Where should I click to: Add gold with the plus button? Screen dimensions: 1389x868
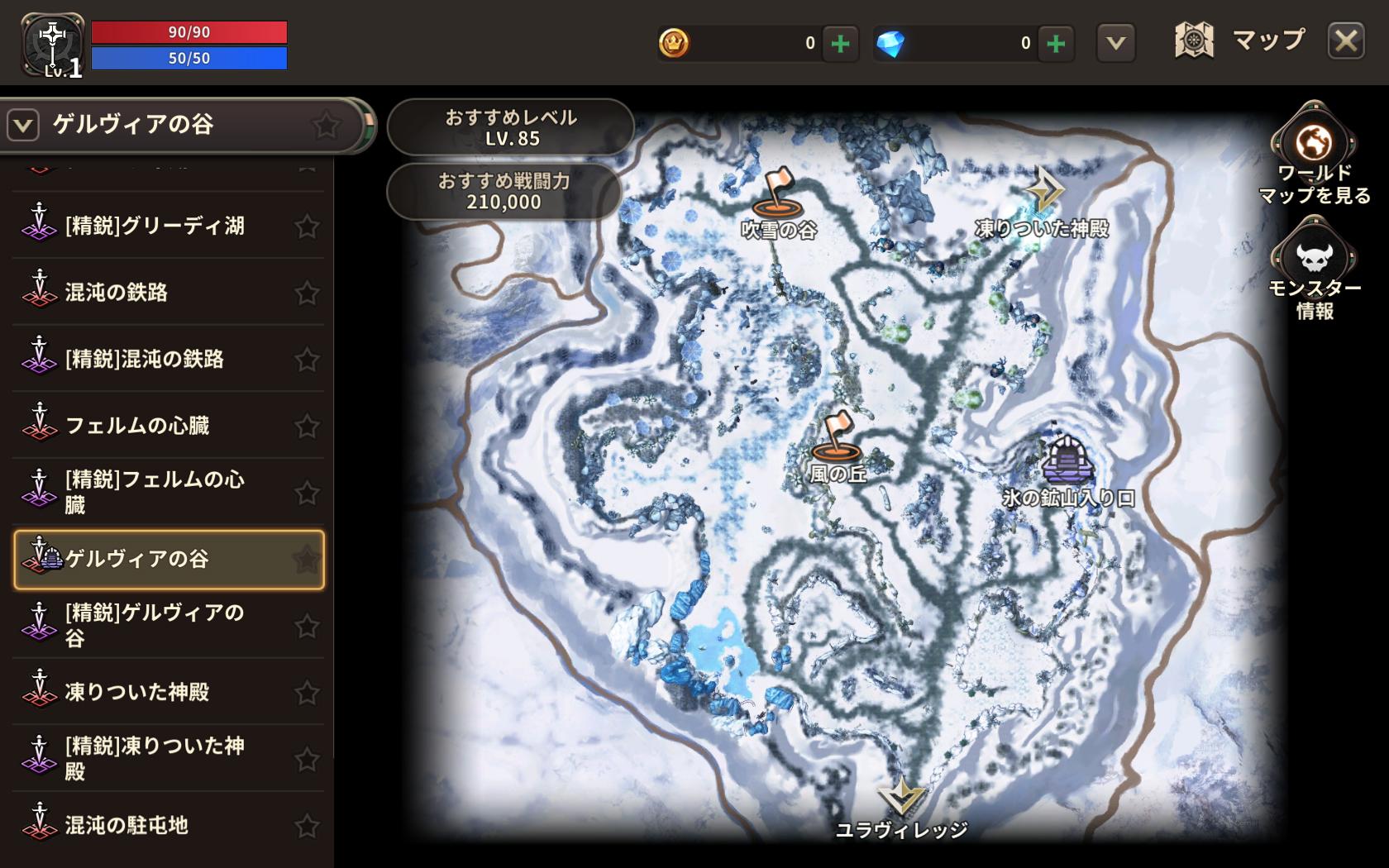click(x=840, y=43)
